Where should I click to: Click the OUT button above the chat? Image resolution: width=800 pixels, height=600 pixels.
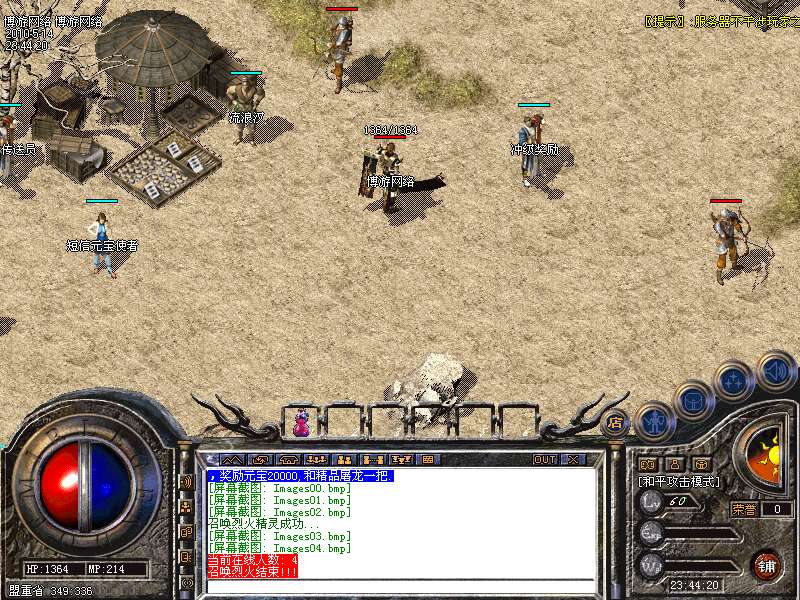(x=544, y=459)
